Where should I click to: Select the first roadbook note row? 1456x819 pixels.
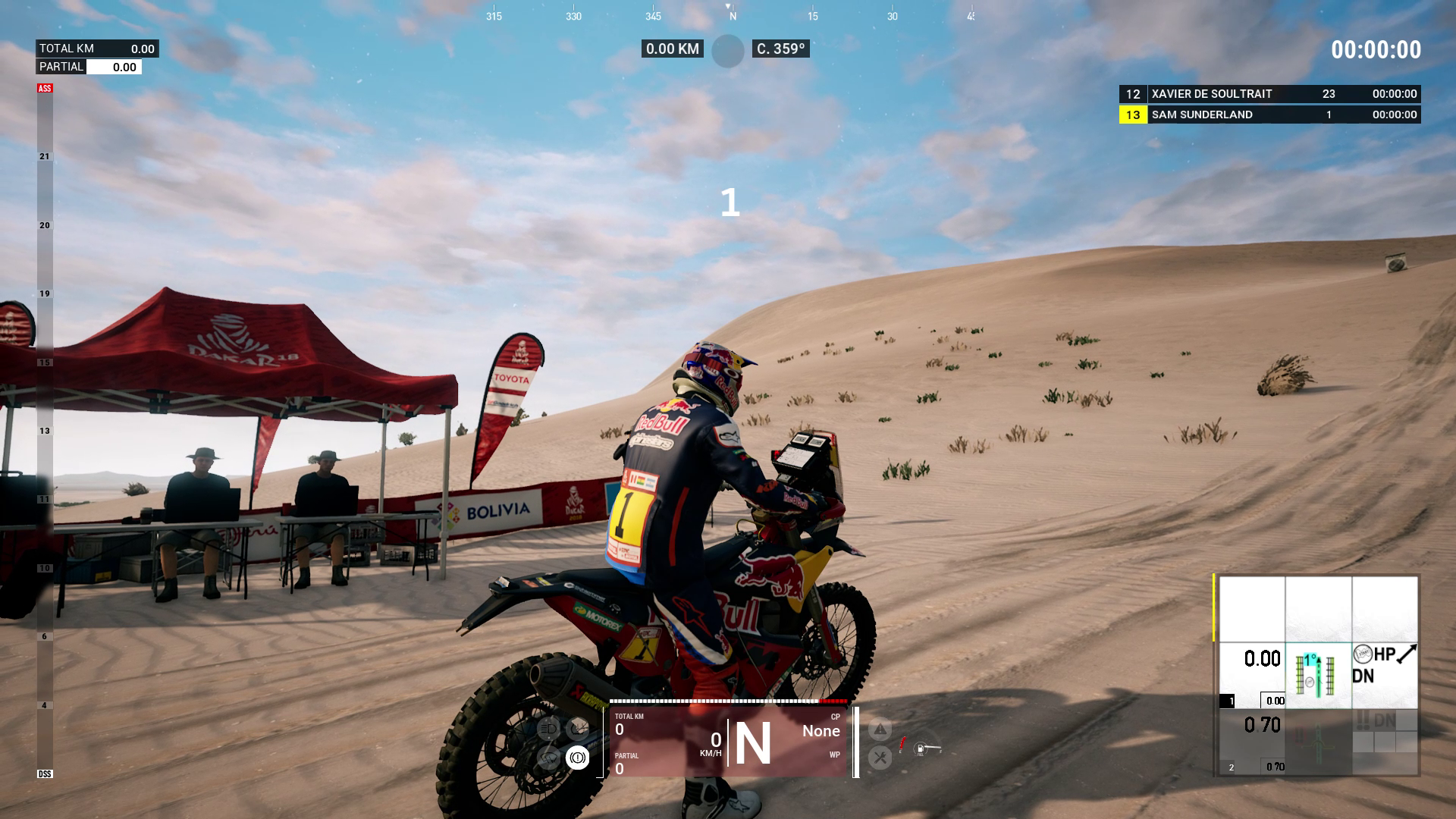(x=1318, y=675)
